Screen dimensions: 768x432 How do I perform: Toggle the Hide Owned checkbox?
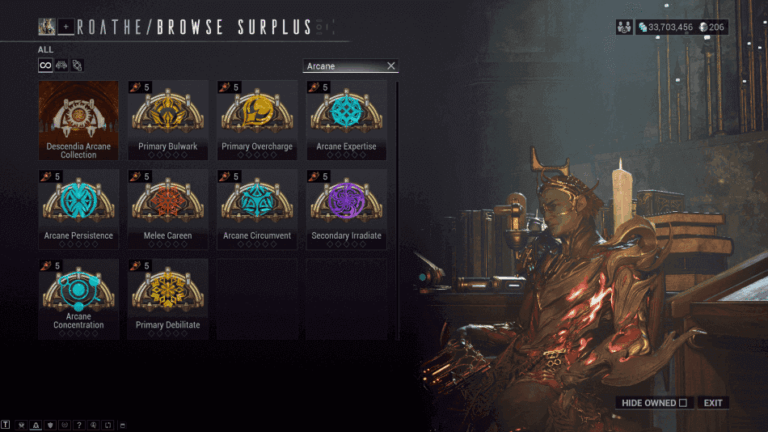tap(683, 403)
